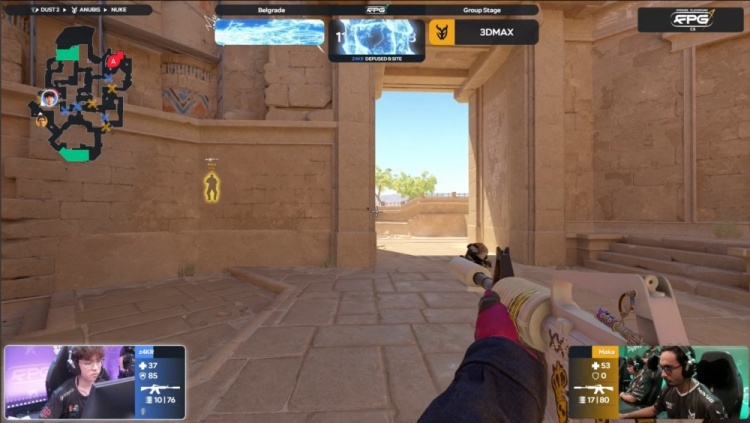
Task: Click the 3DMAX team name panel
Action: tap(495, 33)
